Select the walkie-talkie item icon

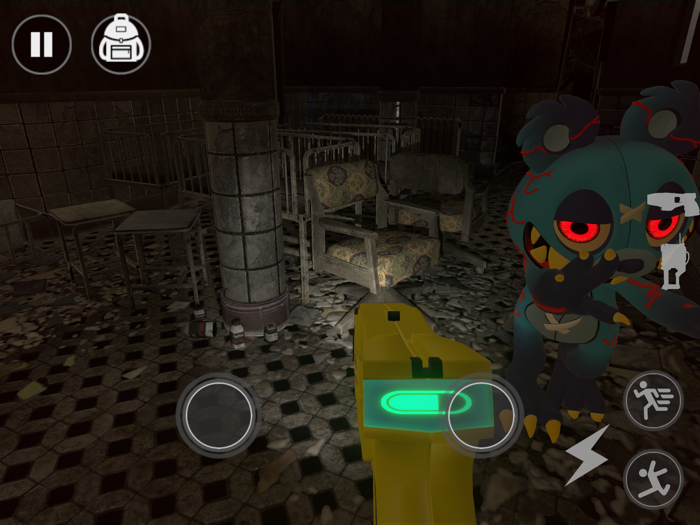click(x=674, y=265)
